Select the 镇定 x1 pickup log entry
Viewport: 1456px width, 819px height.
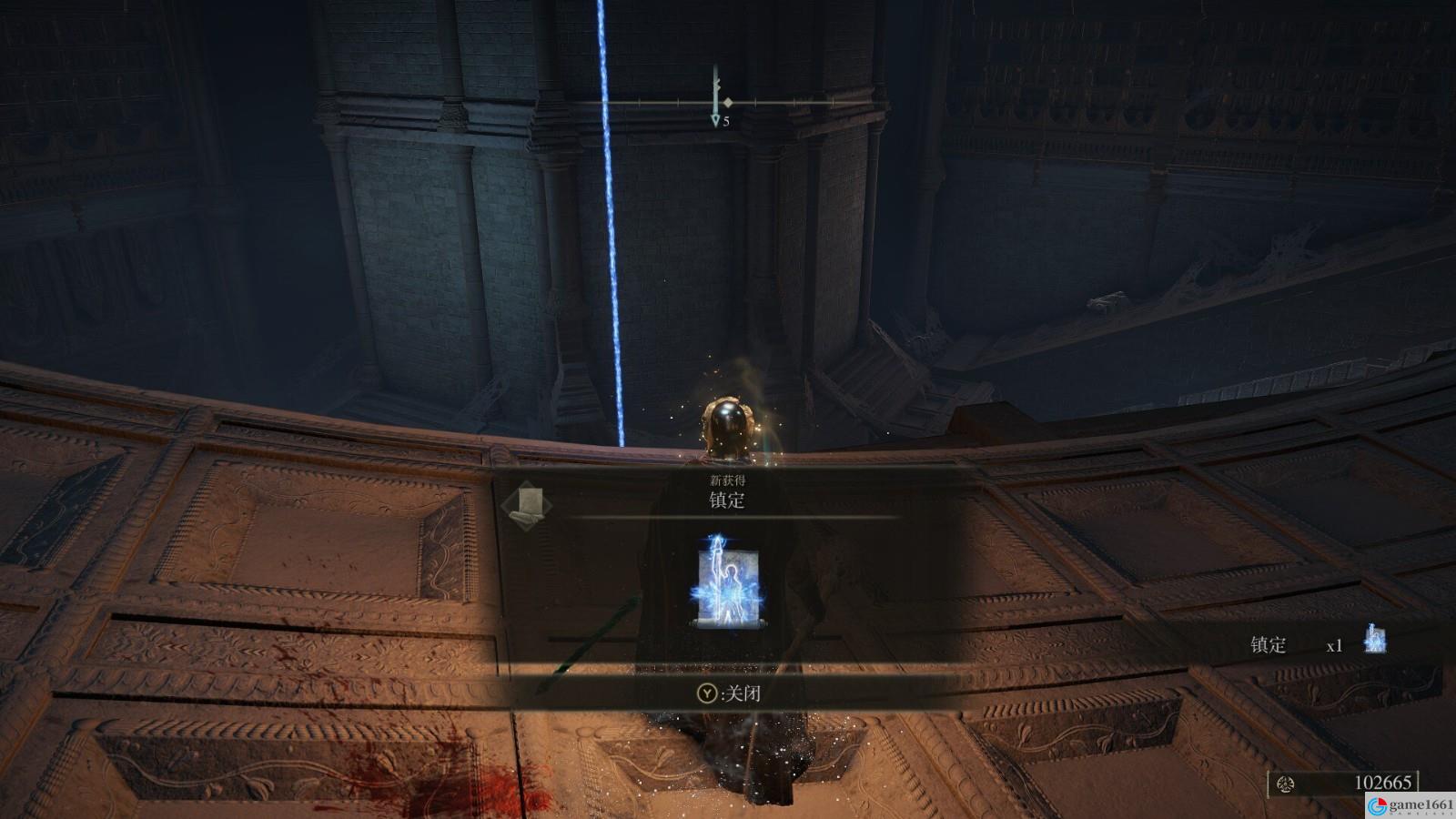click(x=1317, y=643)
